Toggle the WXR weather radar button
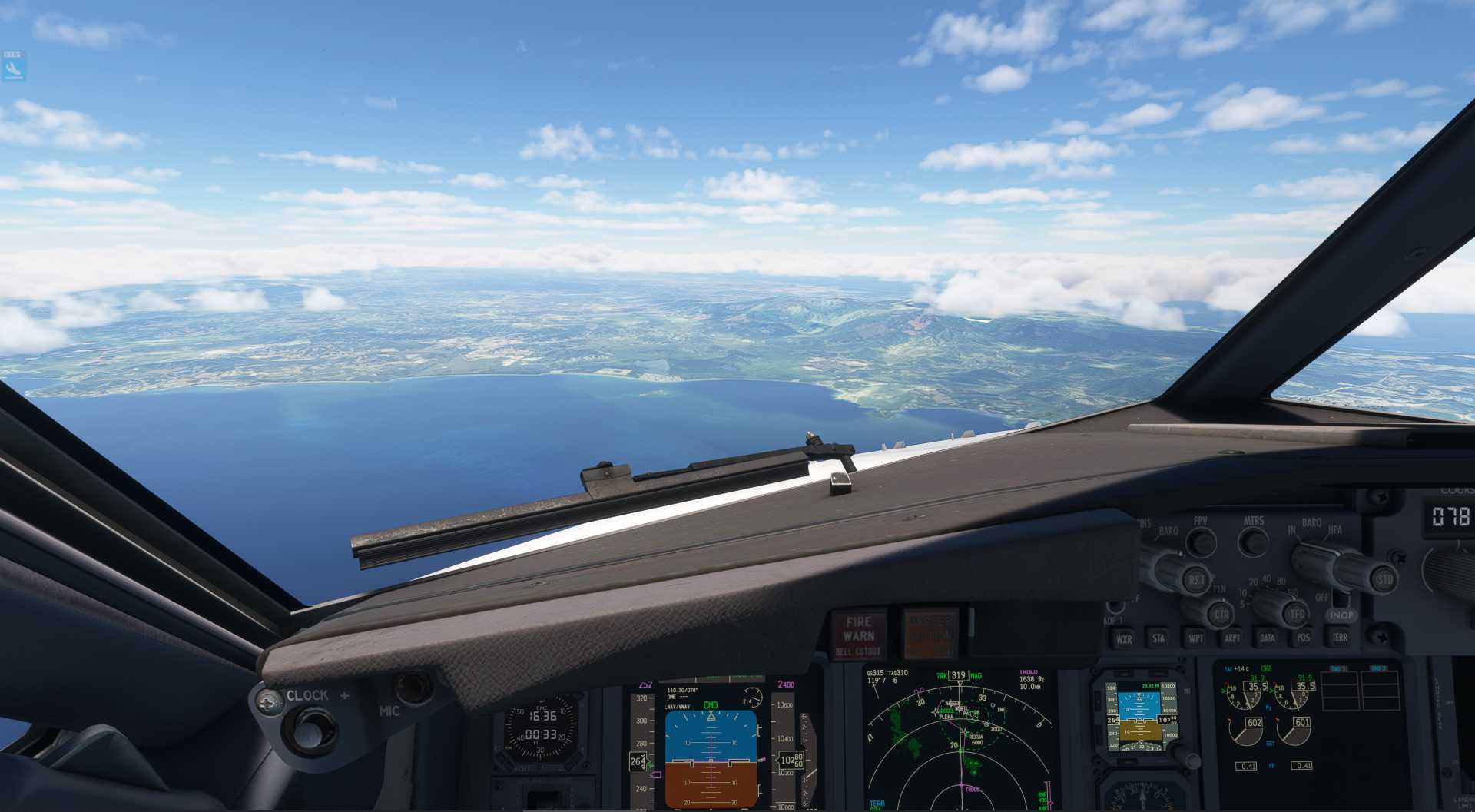This screenshot has height=812, width=1475. coord(1123,638)
